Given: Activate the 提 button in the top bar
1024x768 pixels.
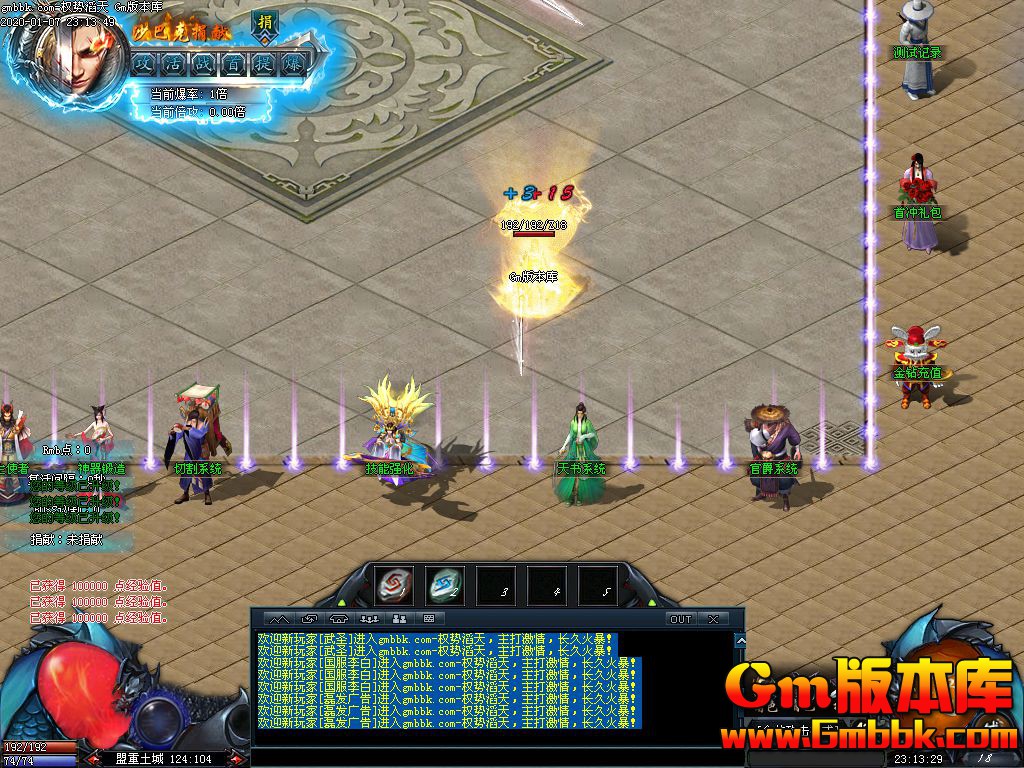Looking at the screenshot, I should pyautogui.click(x=264, y=63).
